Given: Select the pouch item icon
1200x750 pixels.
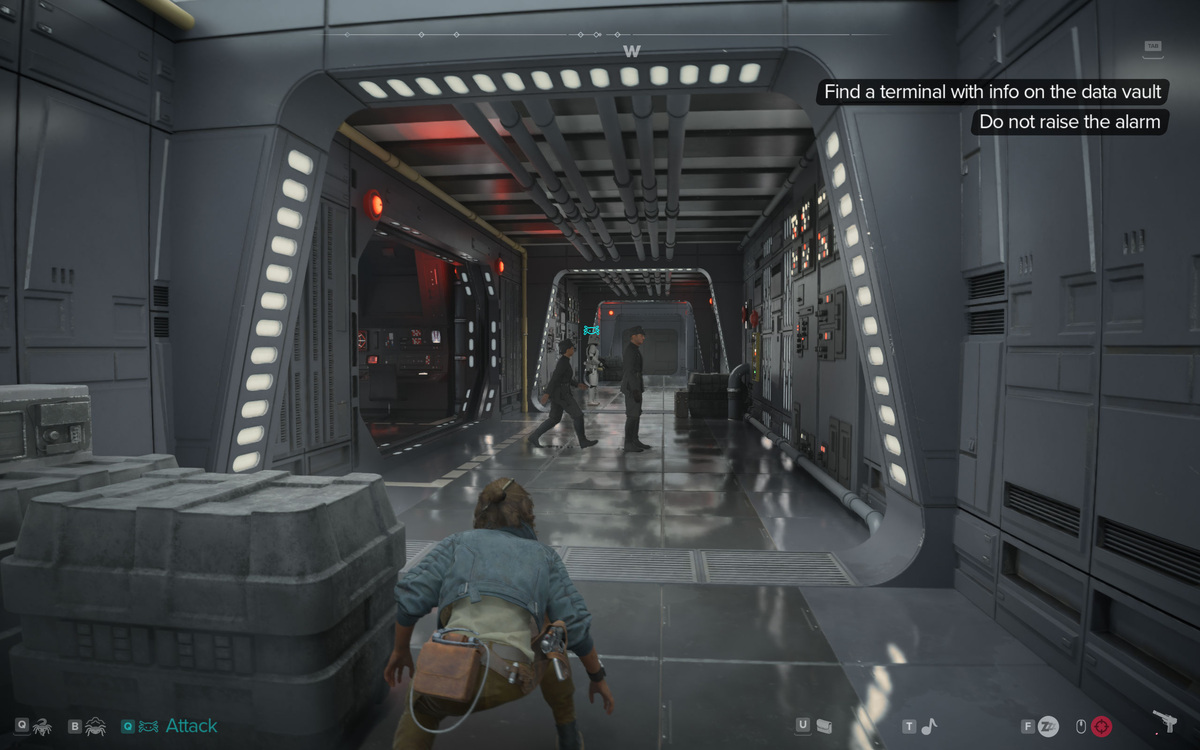Looking at the screenshot, I should [x=824, y=726].
